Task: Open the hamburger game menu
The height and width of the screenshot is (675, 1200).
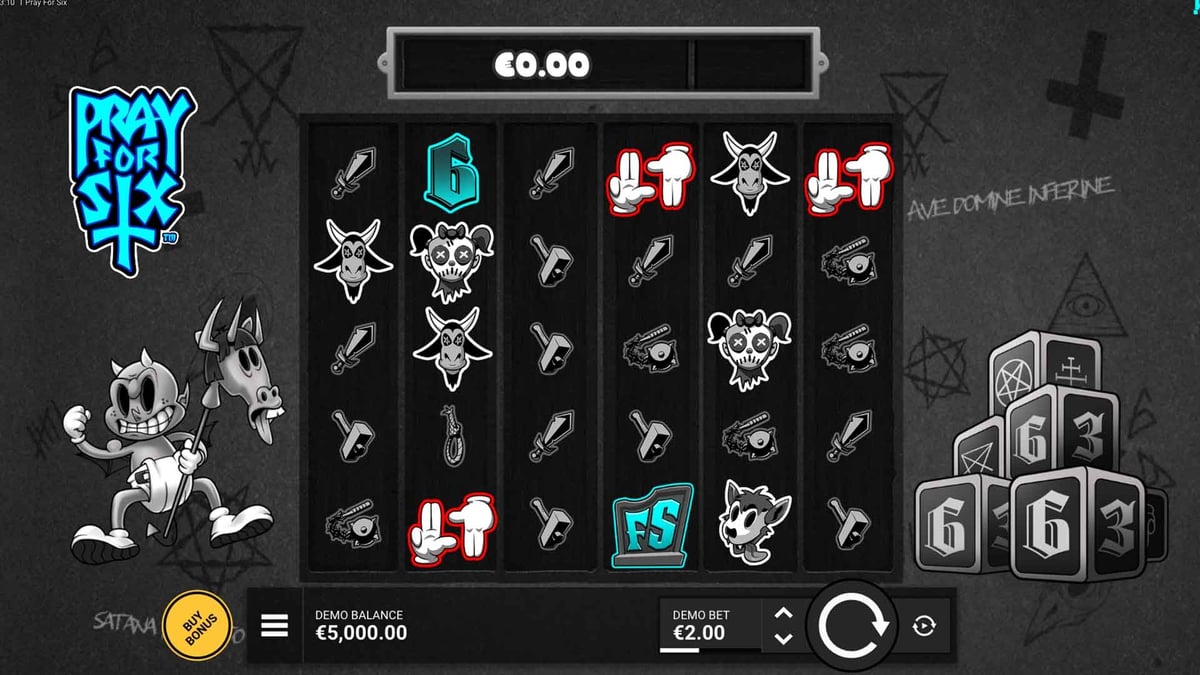Action: pos(274,626)
